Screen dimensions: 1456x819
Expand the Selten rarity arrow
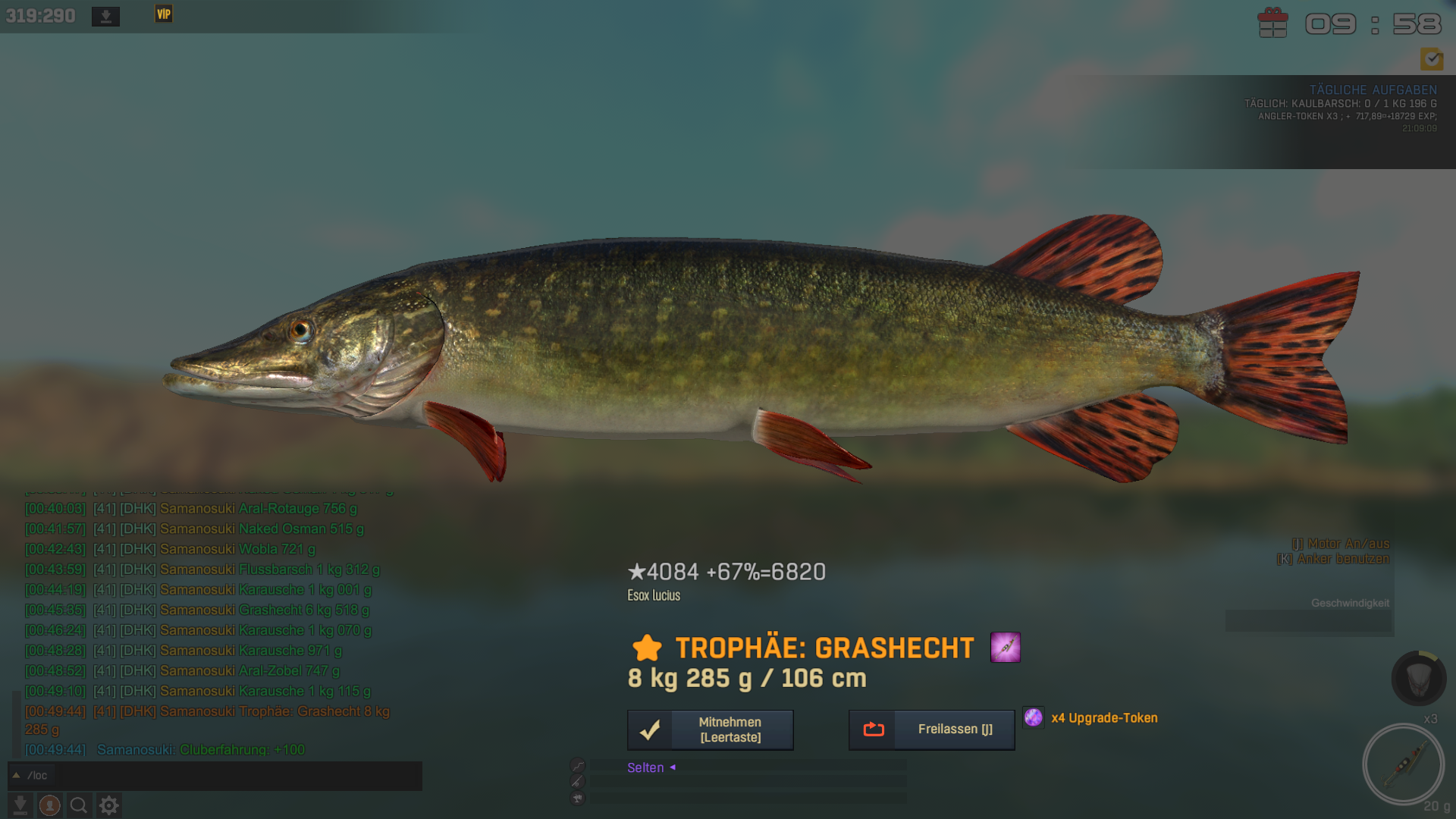pyautogui.click(x=673, y=767)
